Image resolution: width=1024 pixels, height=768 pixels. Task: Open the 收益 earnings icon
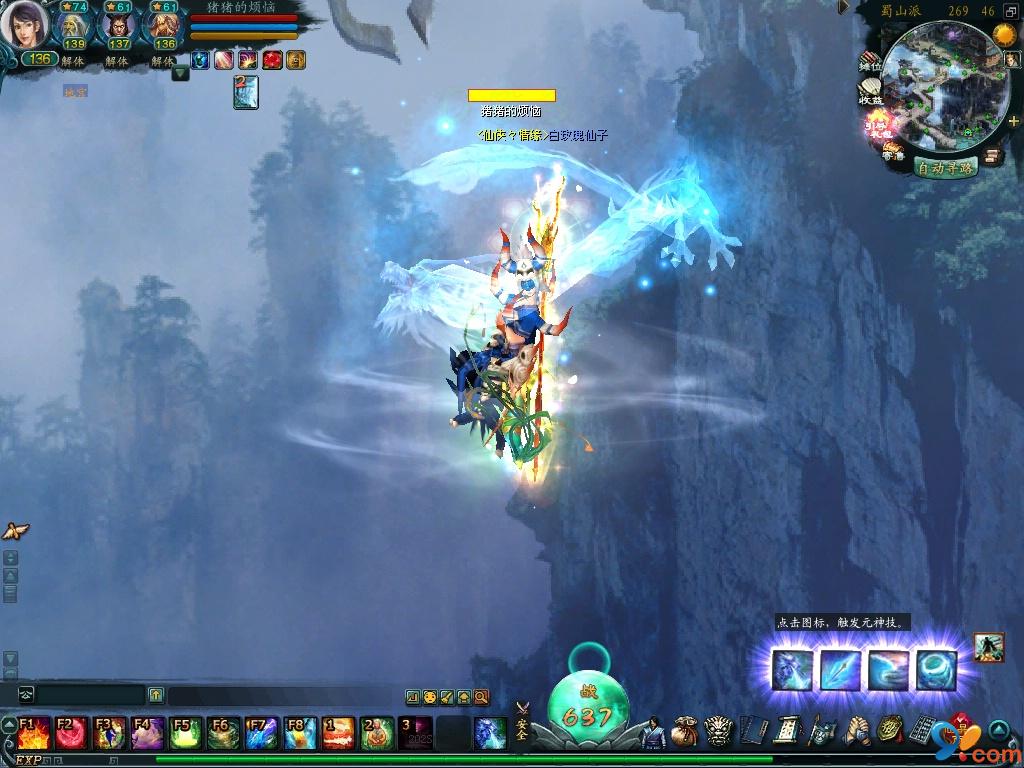point(870,95)
